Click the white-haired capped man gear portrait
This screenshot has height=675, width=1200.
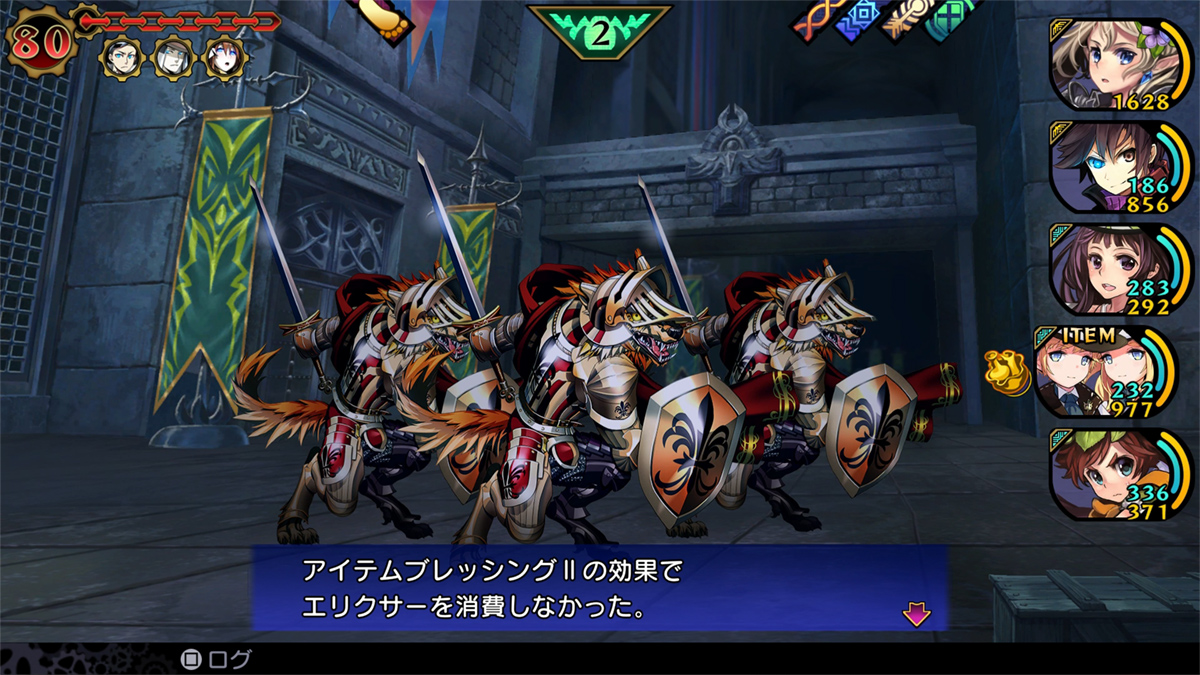coord(171,59)
